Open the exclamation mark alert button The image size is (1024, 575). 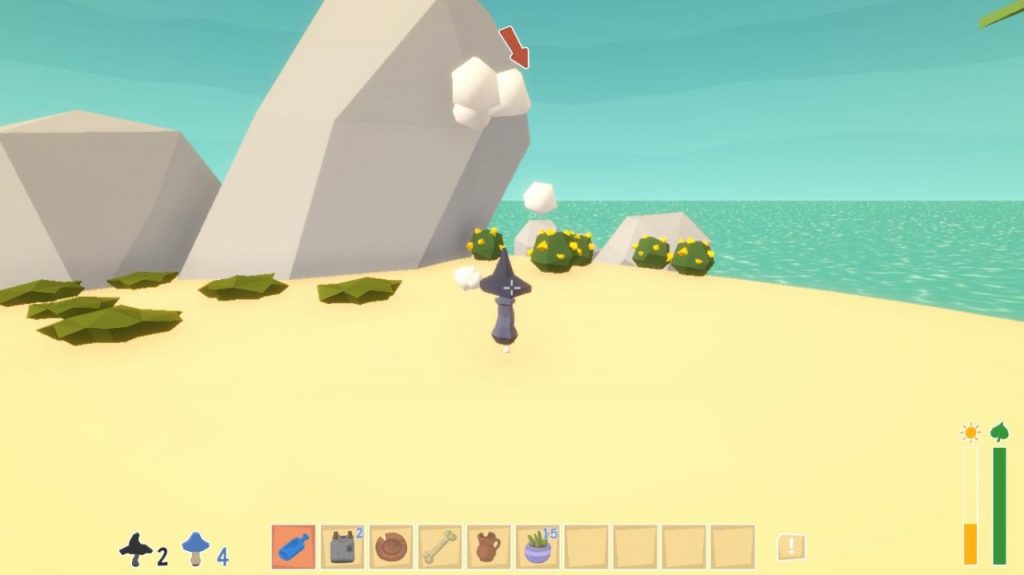[791, 547]
